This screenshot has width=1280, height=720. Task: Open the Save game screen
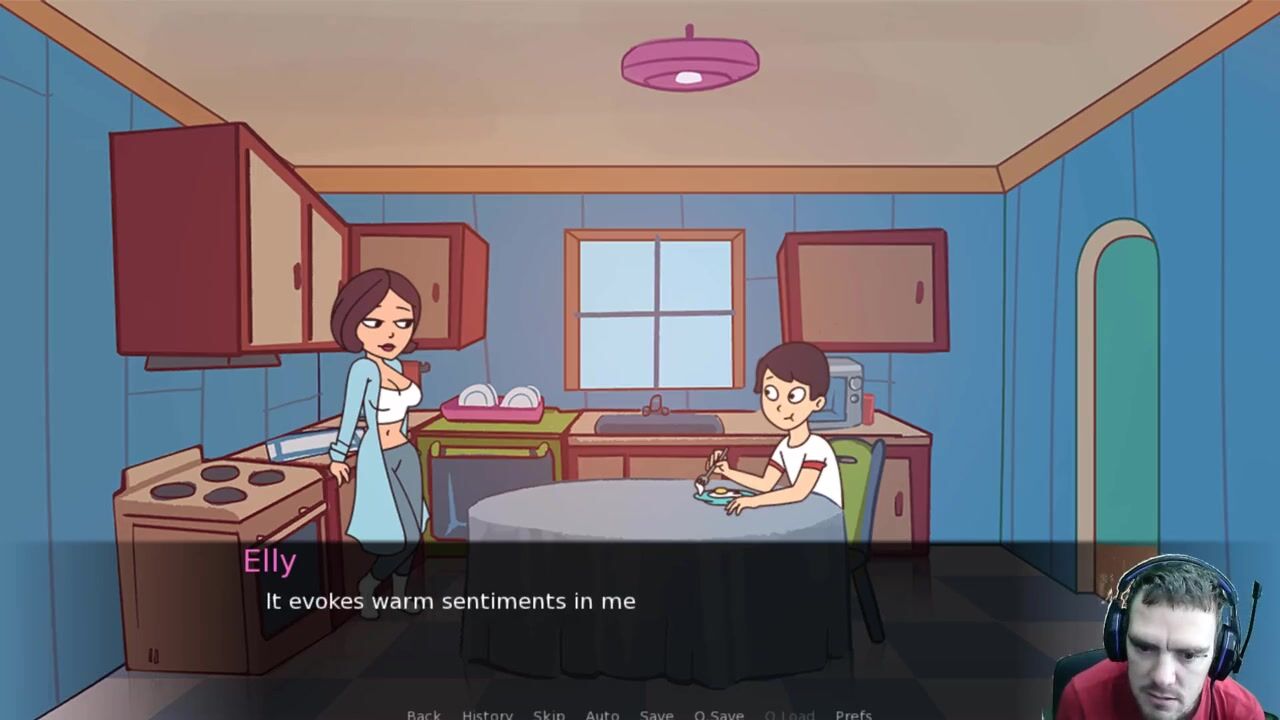pyautogui.click(x=656, y=714)
